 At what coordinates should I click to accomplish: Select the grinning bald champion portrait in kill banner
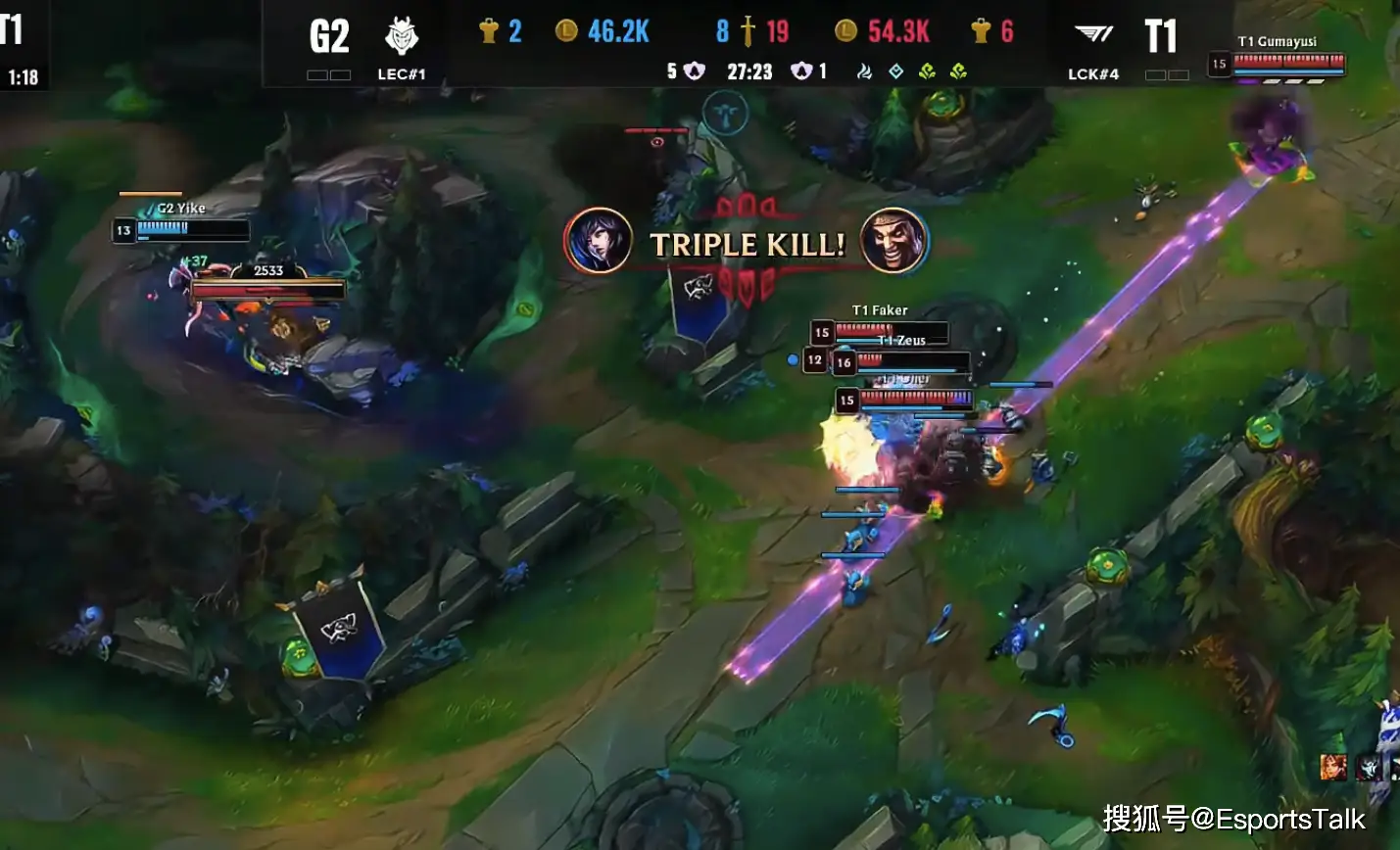tap(893, 241)
